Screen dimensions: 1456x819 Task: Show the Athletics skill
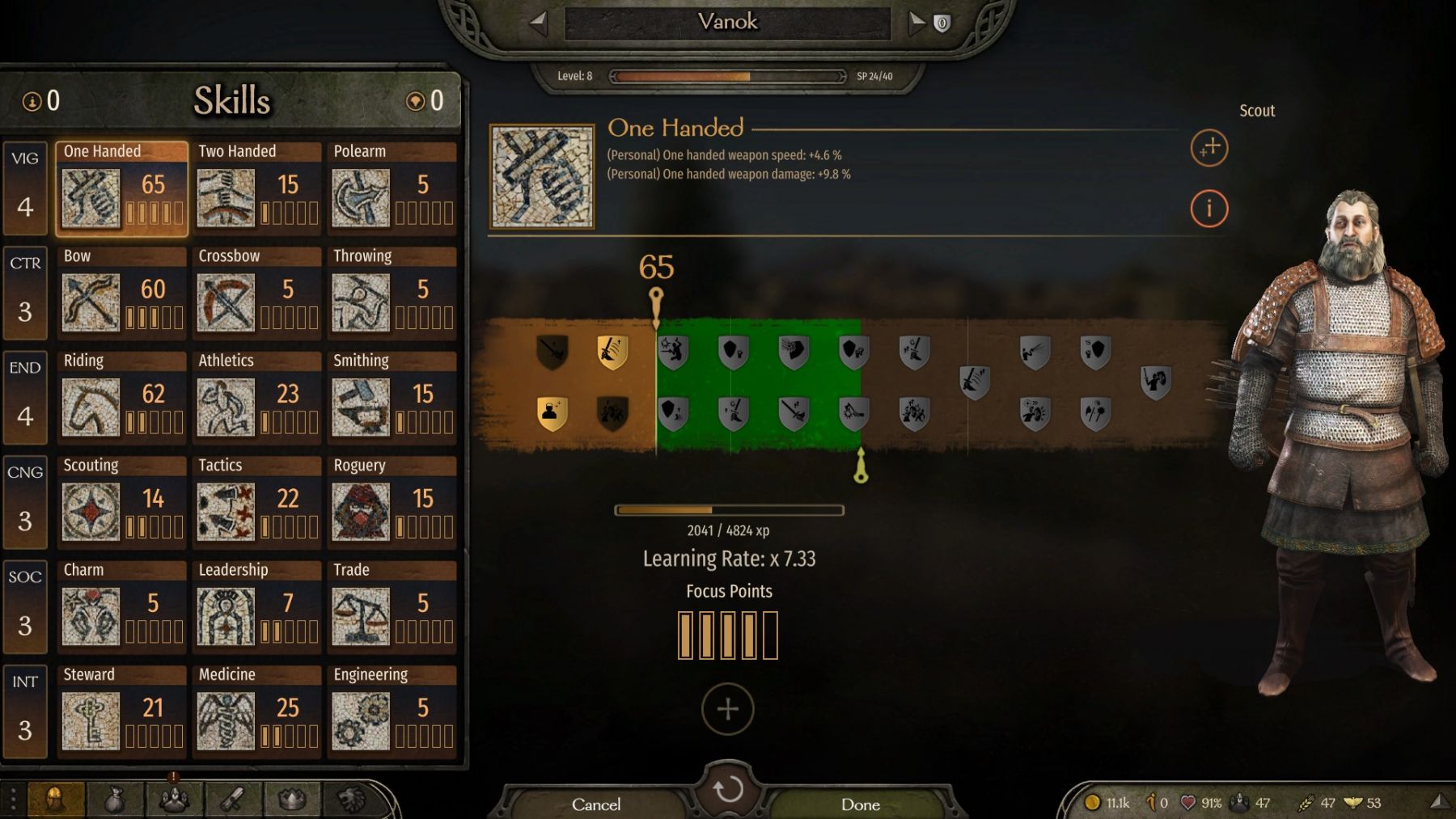tap(257, 398)
